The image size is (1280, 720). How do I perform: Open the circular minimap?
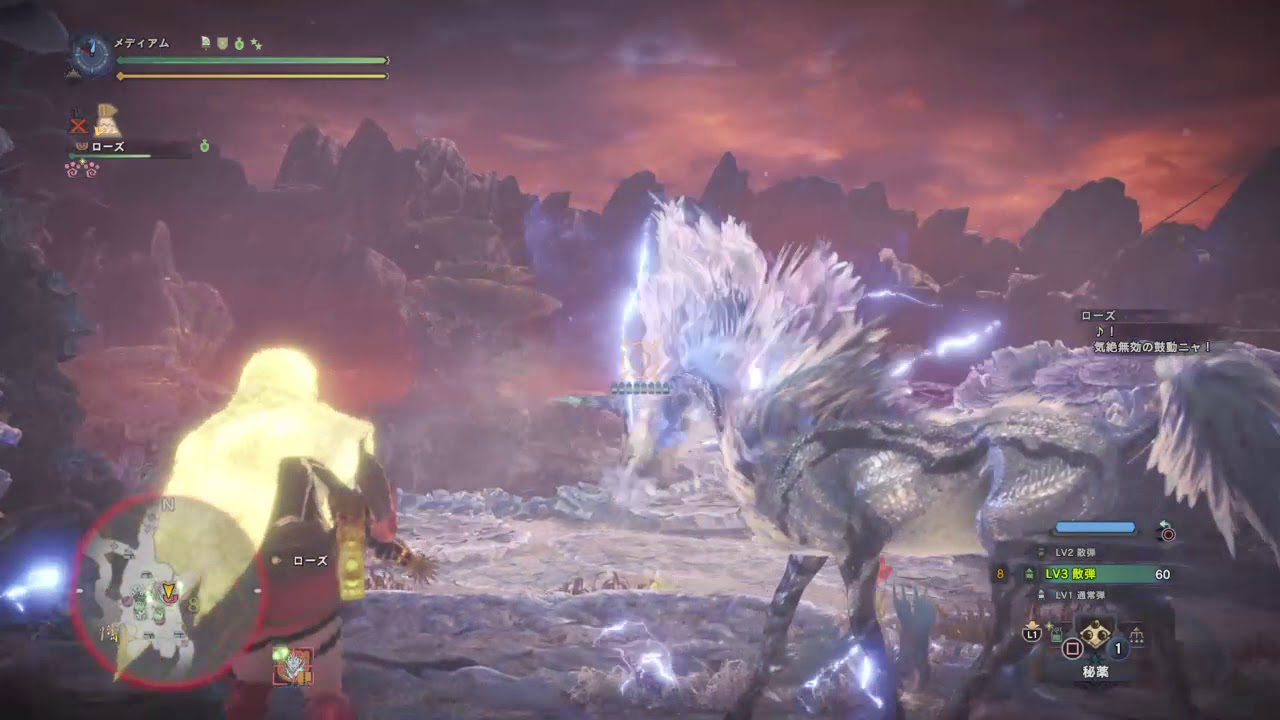click(166, 592)
